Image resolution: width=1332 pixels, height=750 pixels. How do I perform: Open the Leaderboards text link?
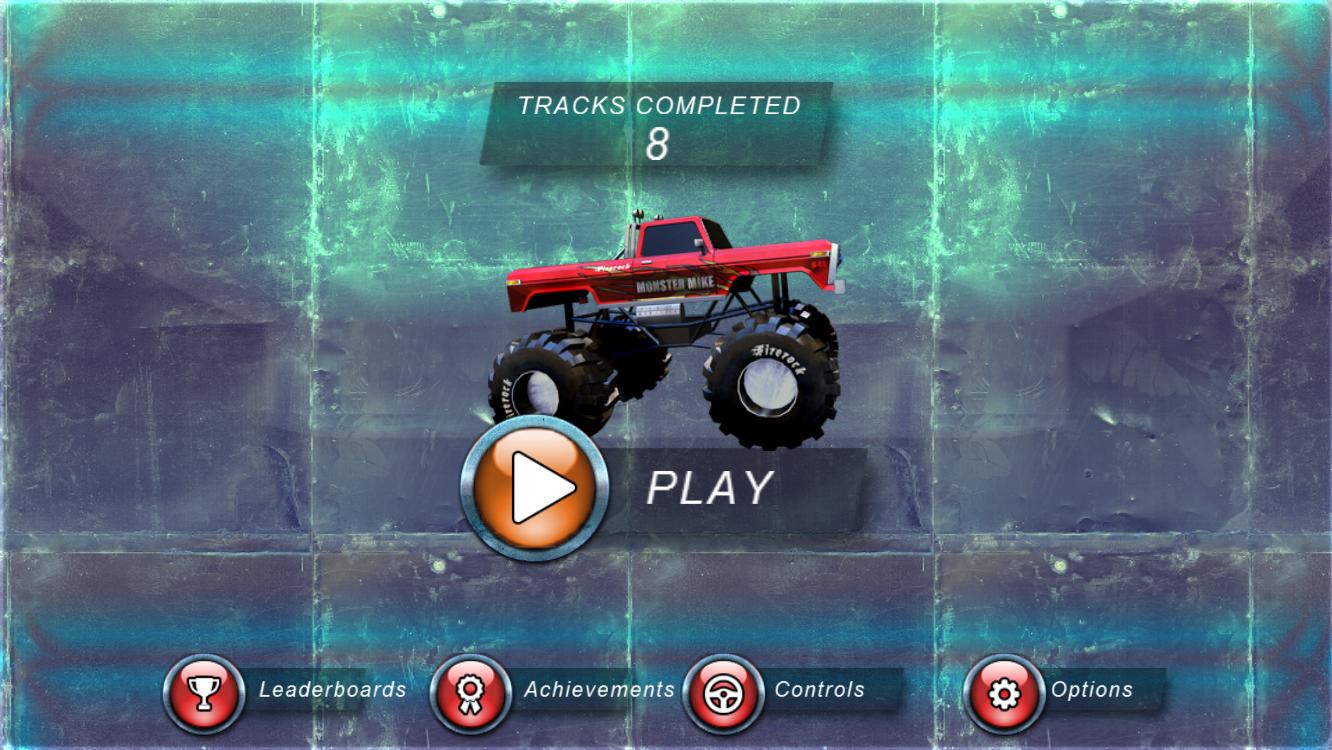(332, 689)
